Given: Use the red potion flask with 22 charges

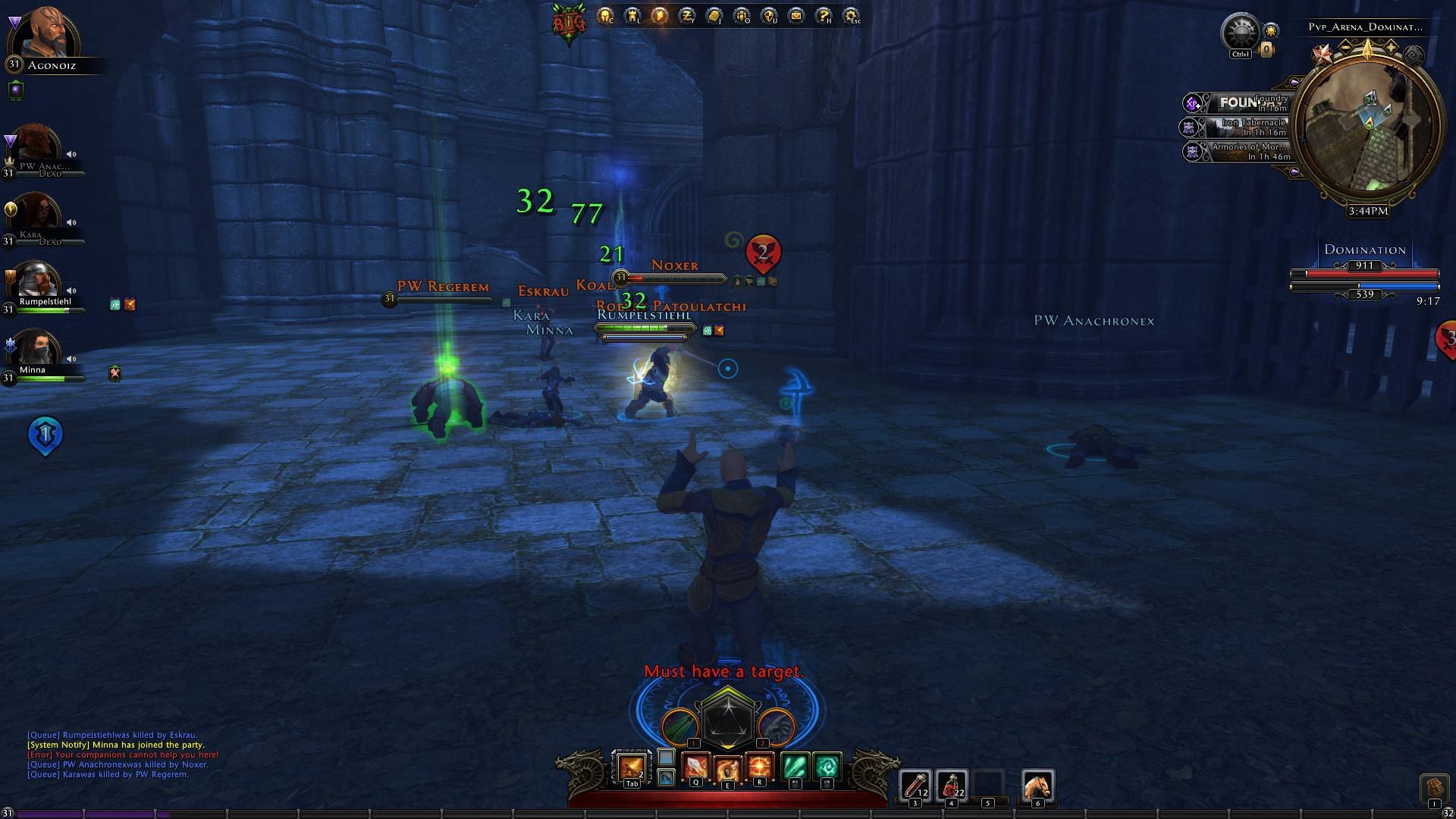Looking at the screenshot, I should [951, 784].
